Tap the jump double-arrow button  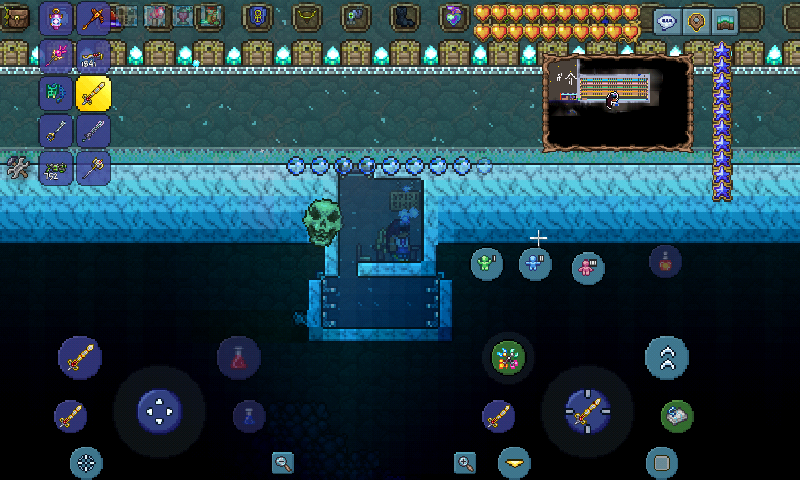pyautogui.click(x=666, y=357)
